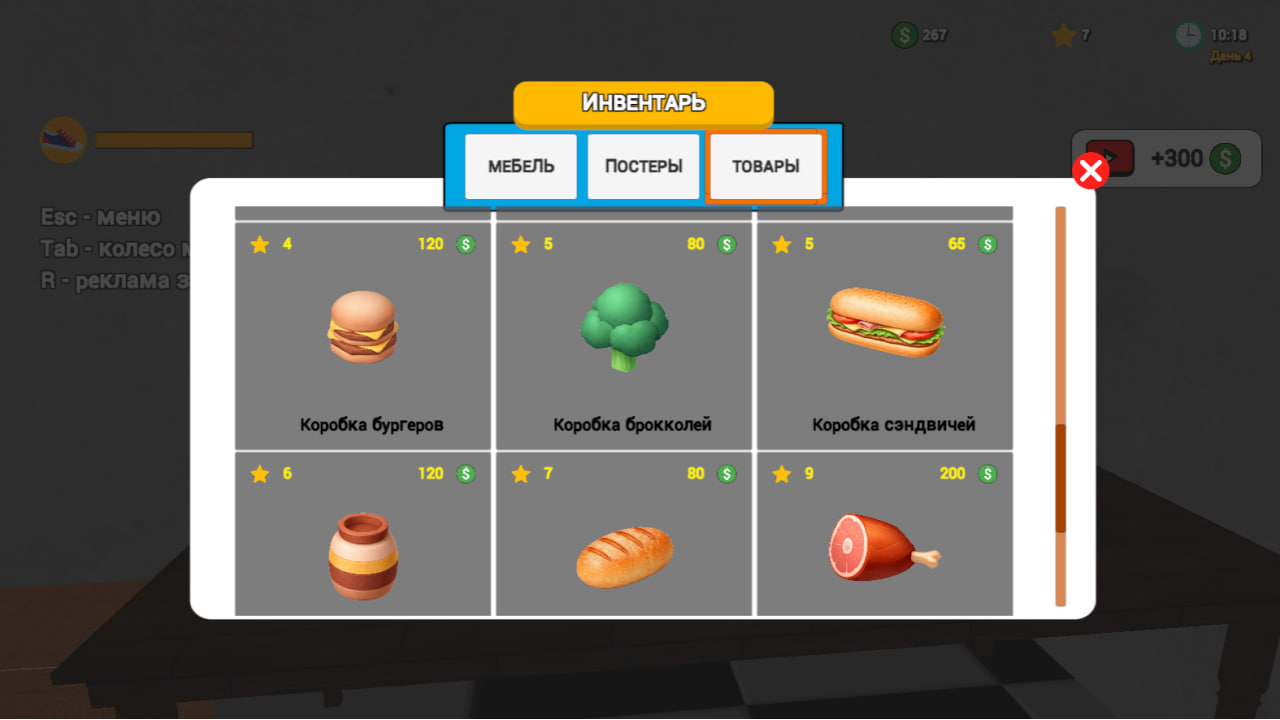Select the ТОВАРЫ tab
The height and width of the screenshot is (720, 1280).
point(765,166)
